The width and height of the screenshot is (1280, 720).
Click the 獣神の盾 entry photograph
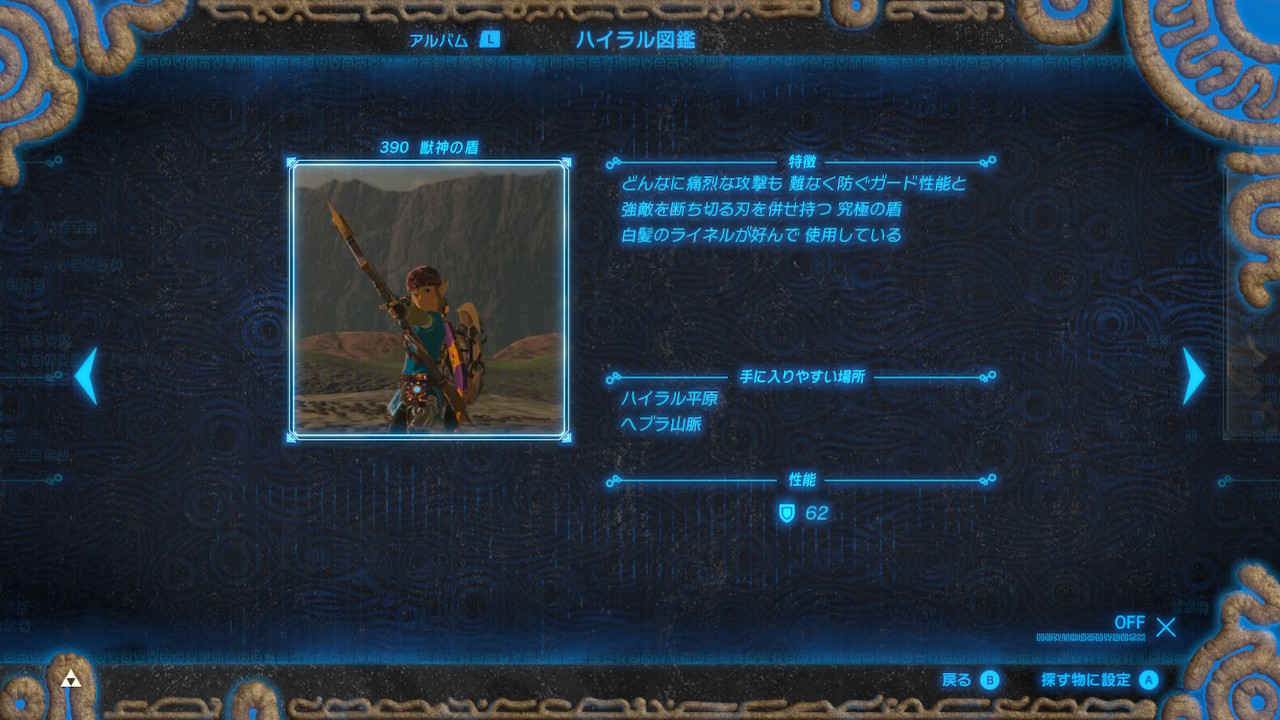[x=428, y=300]
